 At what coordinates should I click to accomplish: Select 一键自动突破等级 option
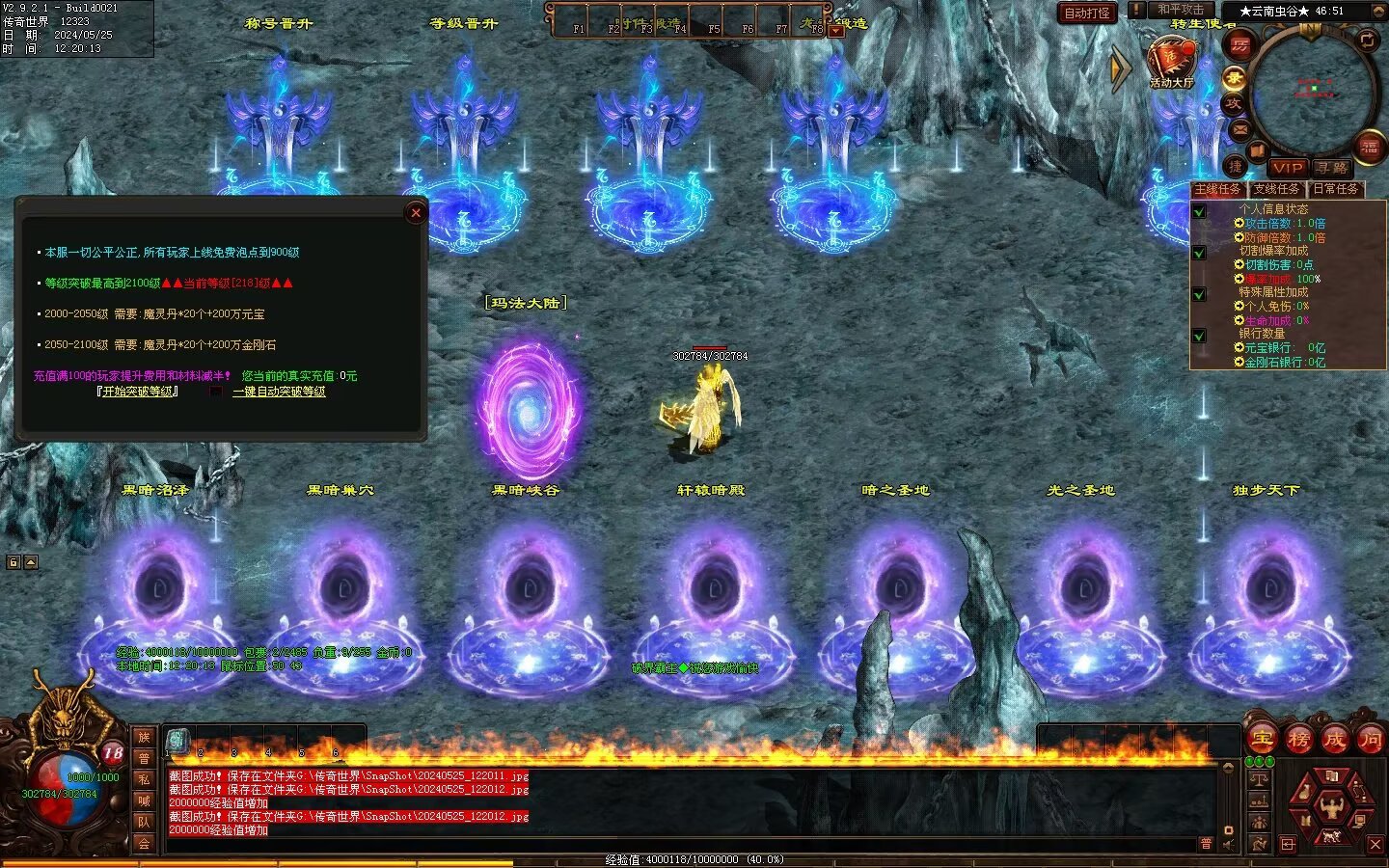[x=279, y=392]
